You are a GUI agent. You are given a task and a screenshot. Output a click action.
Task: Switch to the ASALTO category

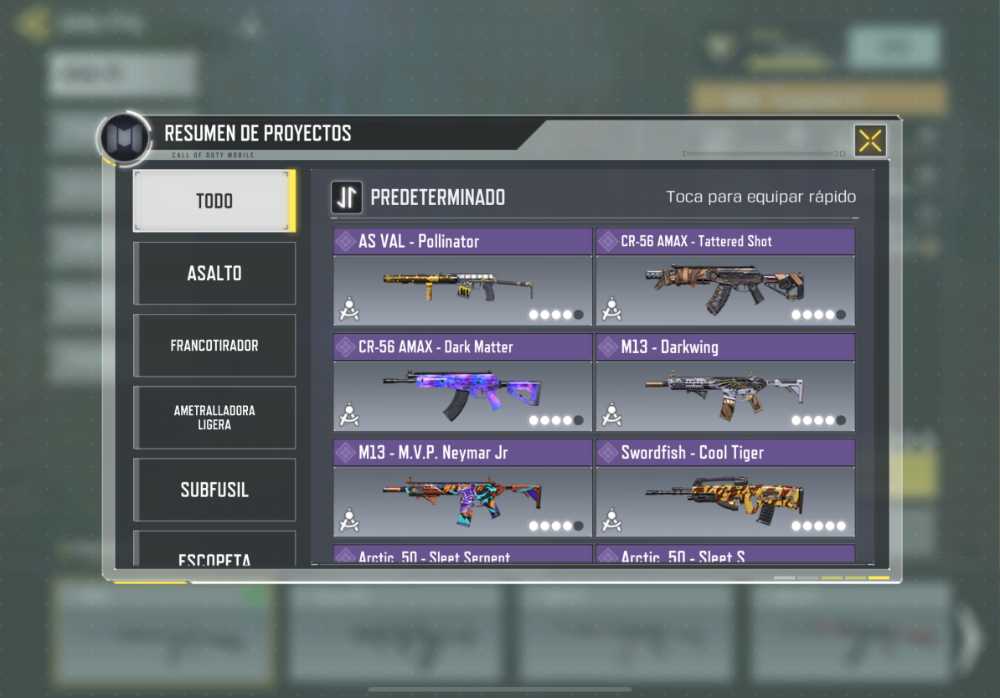pyautogui.click(x=214, y=273)
